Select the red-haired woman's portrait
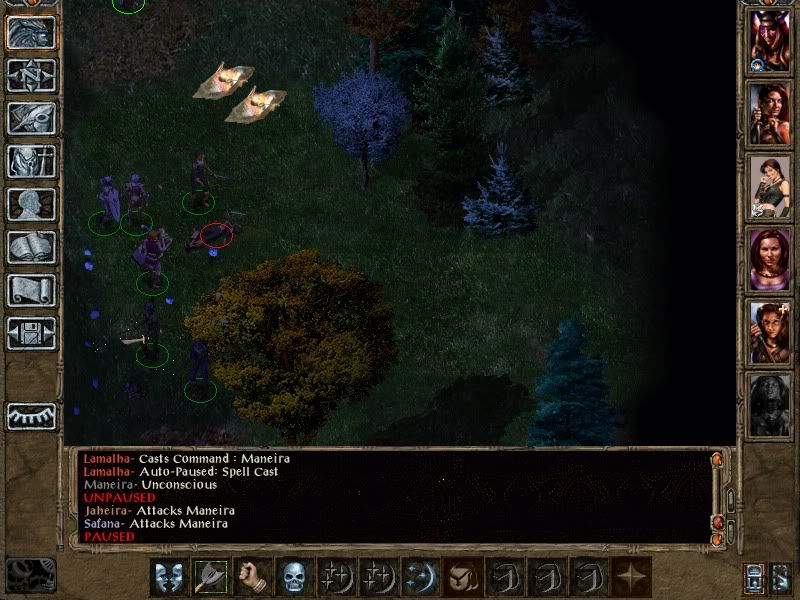The height and width of the screenshot is (600, 800). [x=770, y=262]
